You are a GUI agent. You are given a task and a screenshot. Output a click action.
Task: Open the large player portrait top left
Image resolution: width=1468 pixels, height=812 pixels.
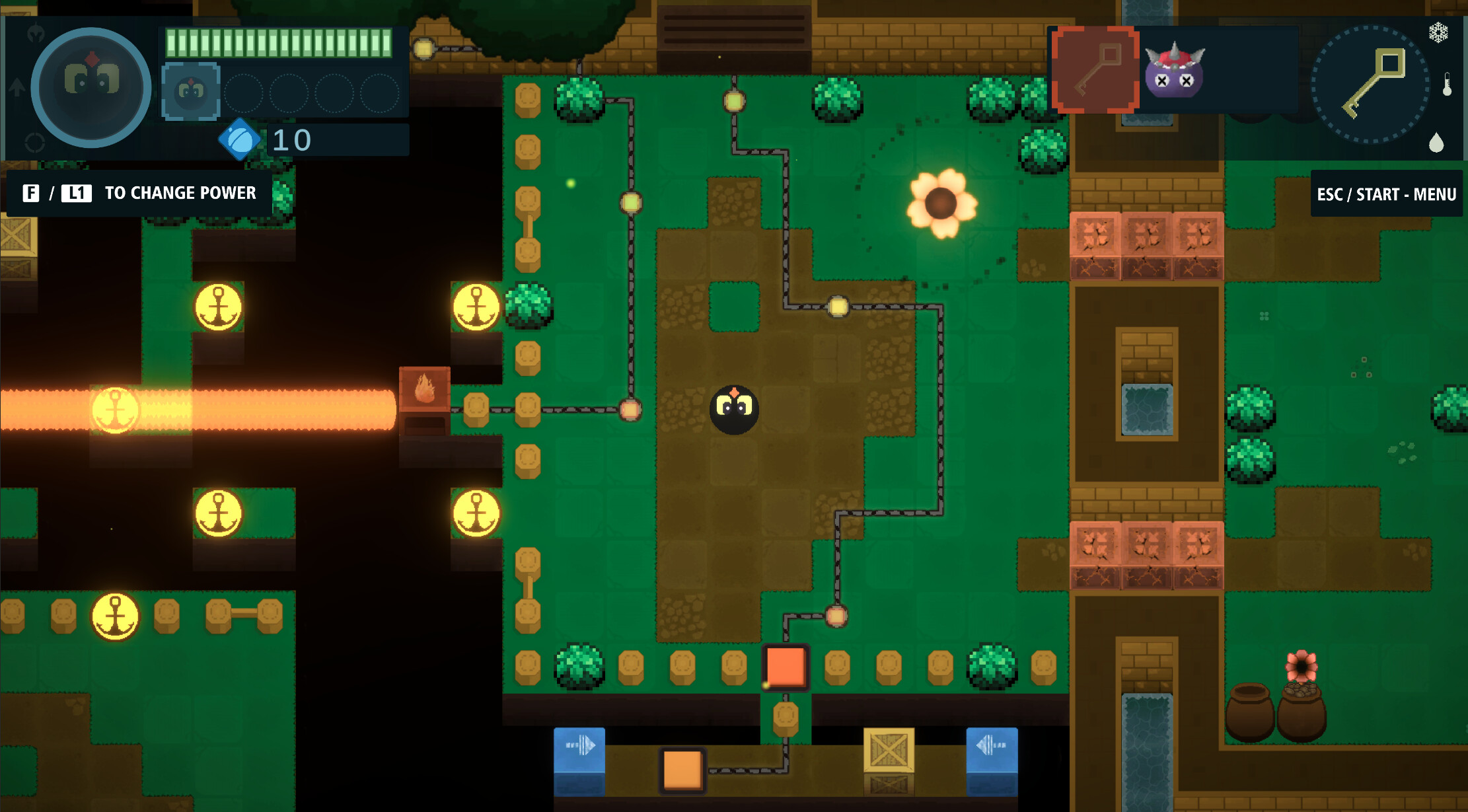point(90,87)
